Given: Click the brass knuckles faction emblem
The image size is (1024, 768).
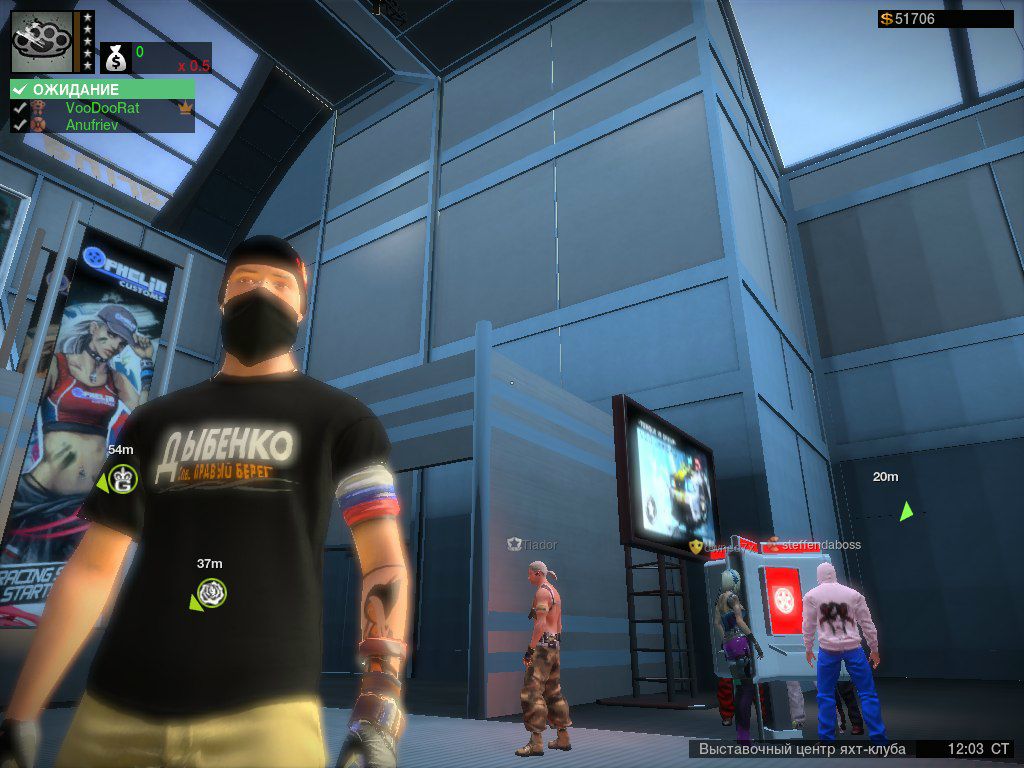Looking at the screenshot, I should pyautogui.click(x=42, y=42).
